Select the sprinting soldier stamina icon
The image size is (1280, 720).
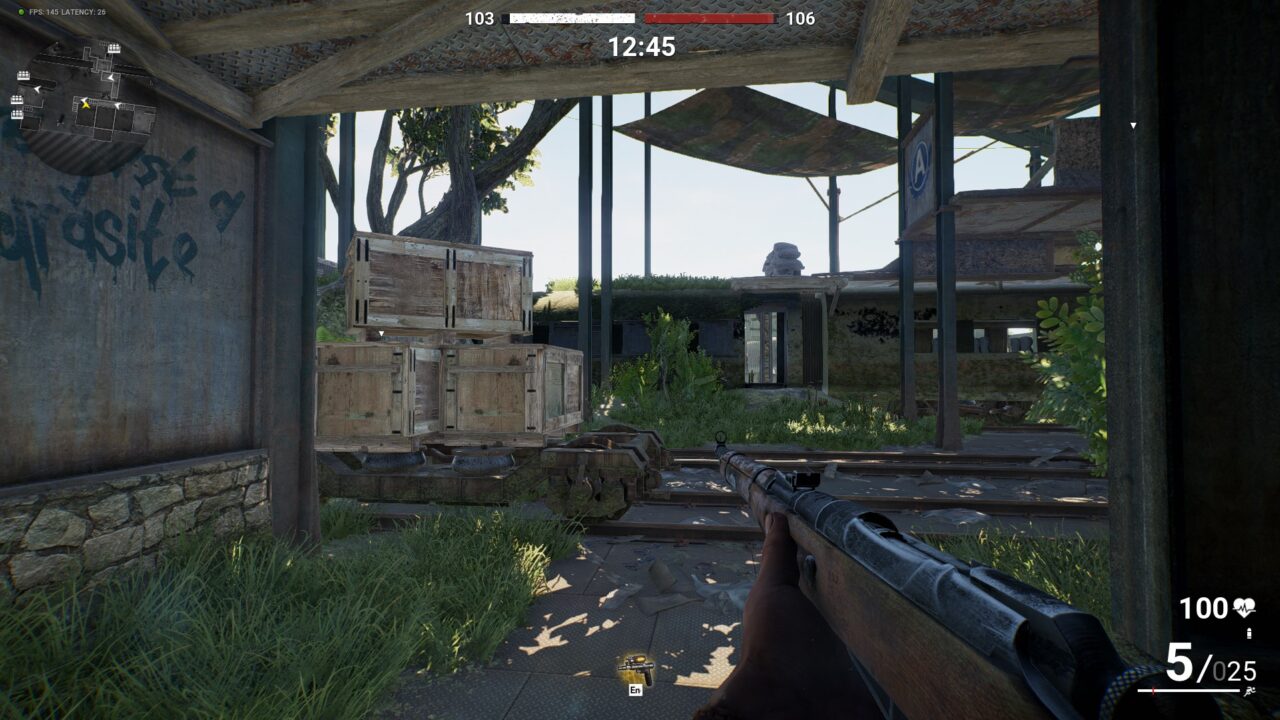point(1251,691)
